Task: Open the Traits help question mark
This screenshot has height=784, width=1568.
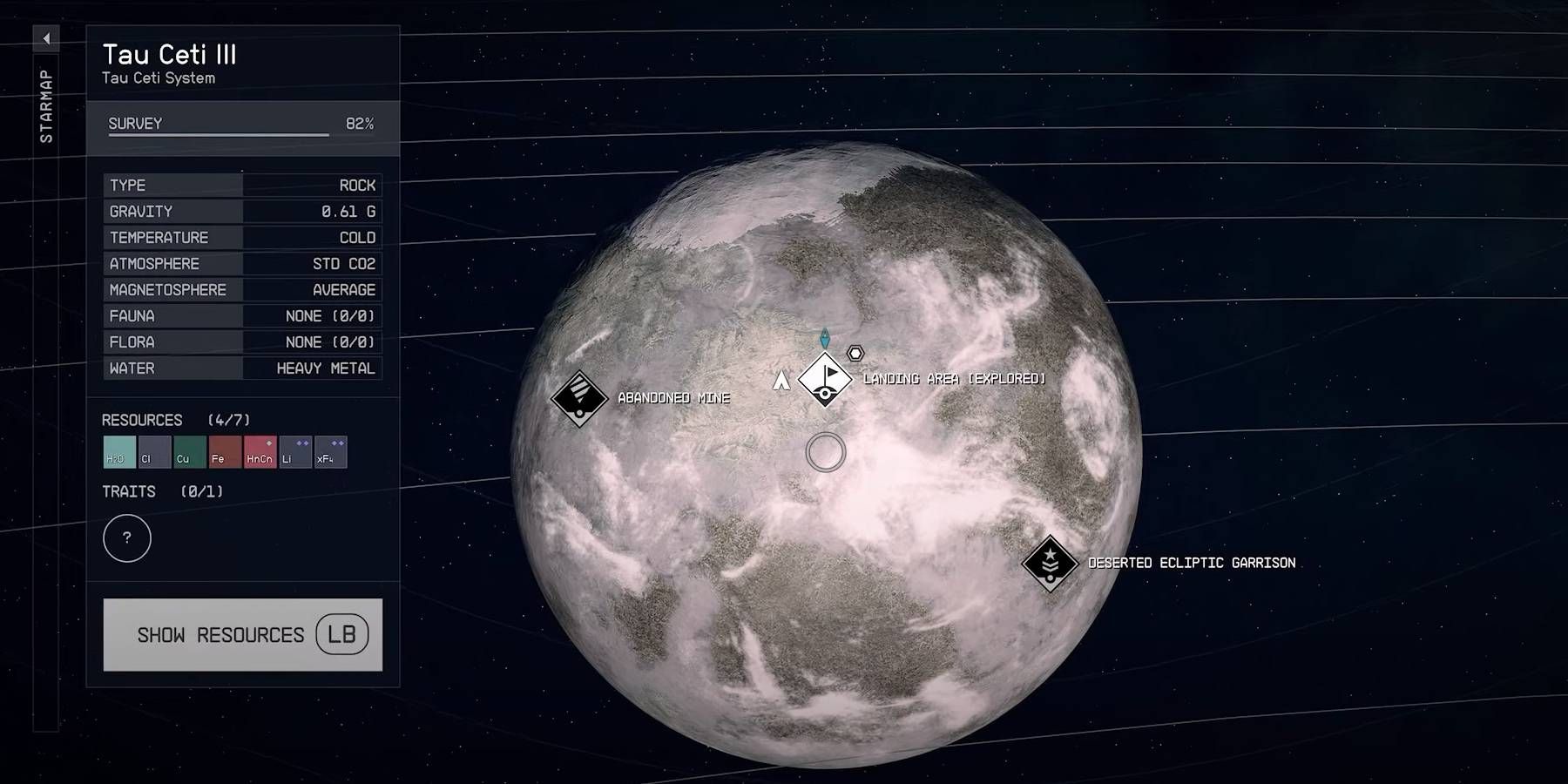Action: [x=127, y=538]
